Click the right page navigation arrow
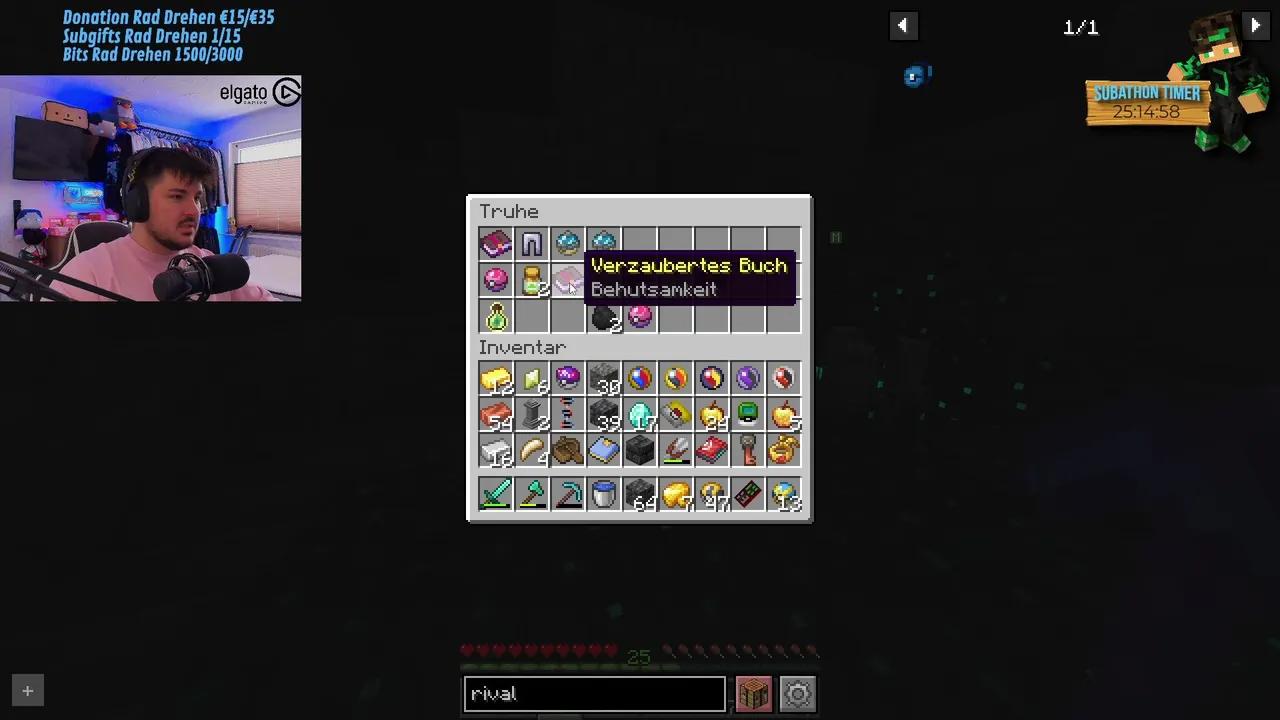Screen dimensions: 1280x720 click(1255, 25)
